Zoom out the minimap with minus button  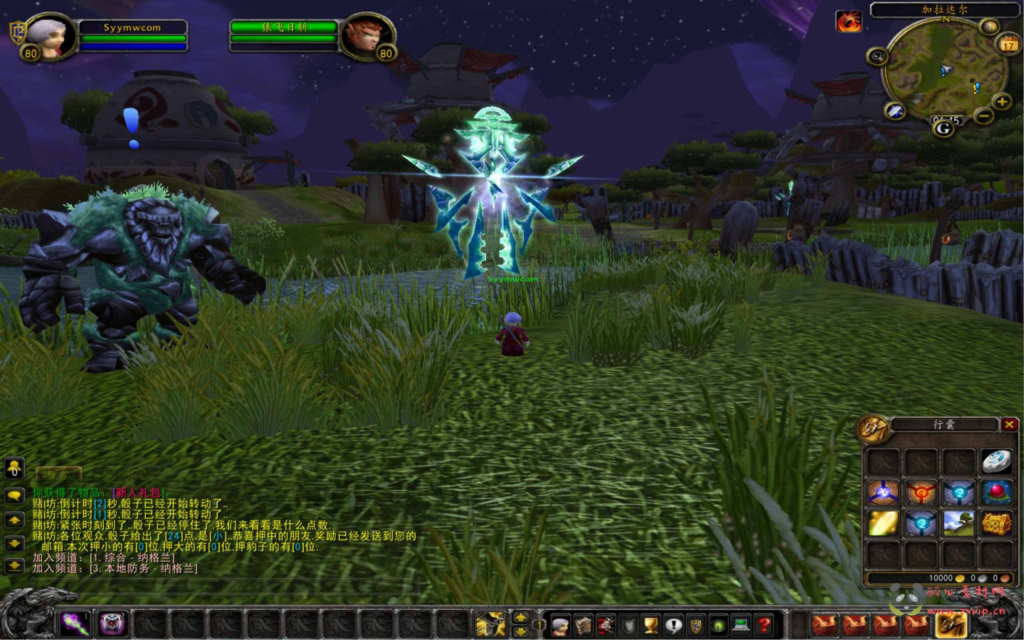coord(983,116)
